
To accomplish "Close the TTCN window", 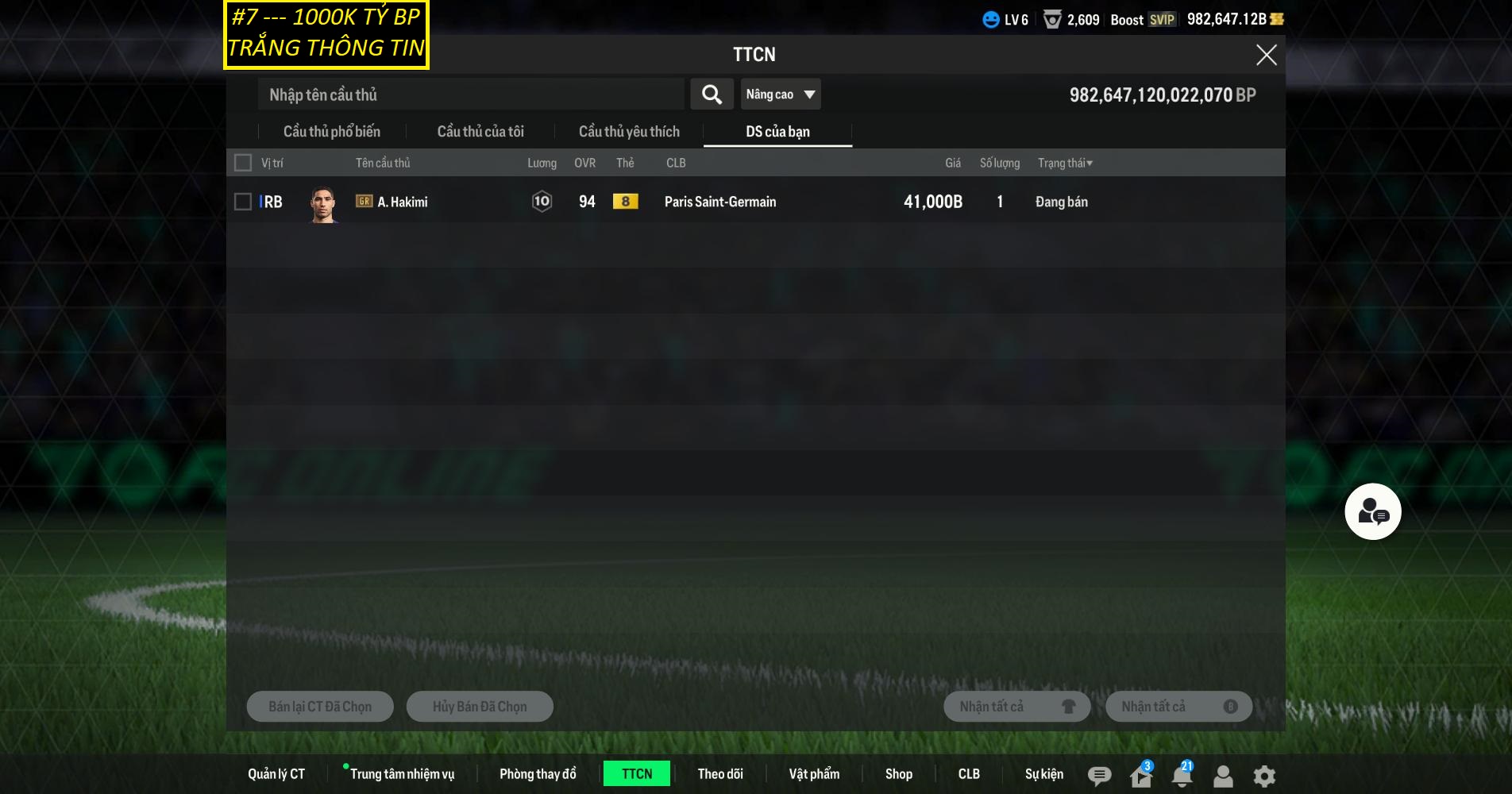I will tap(1266, 55).
